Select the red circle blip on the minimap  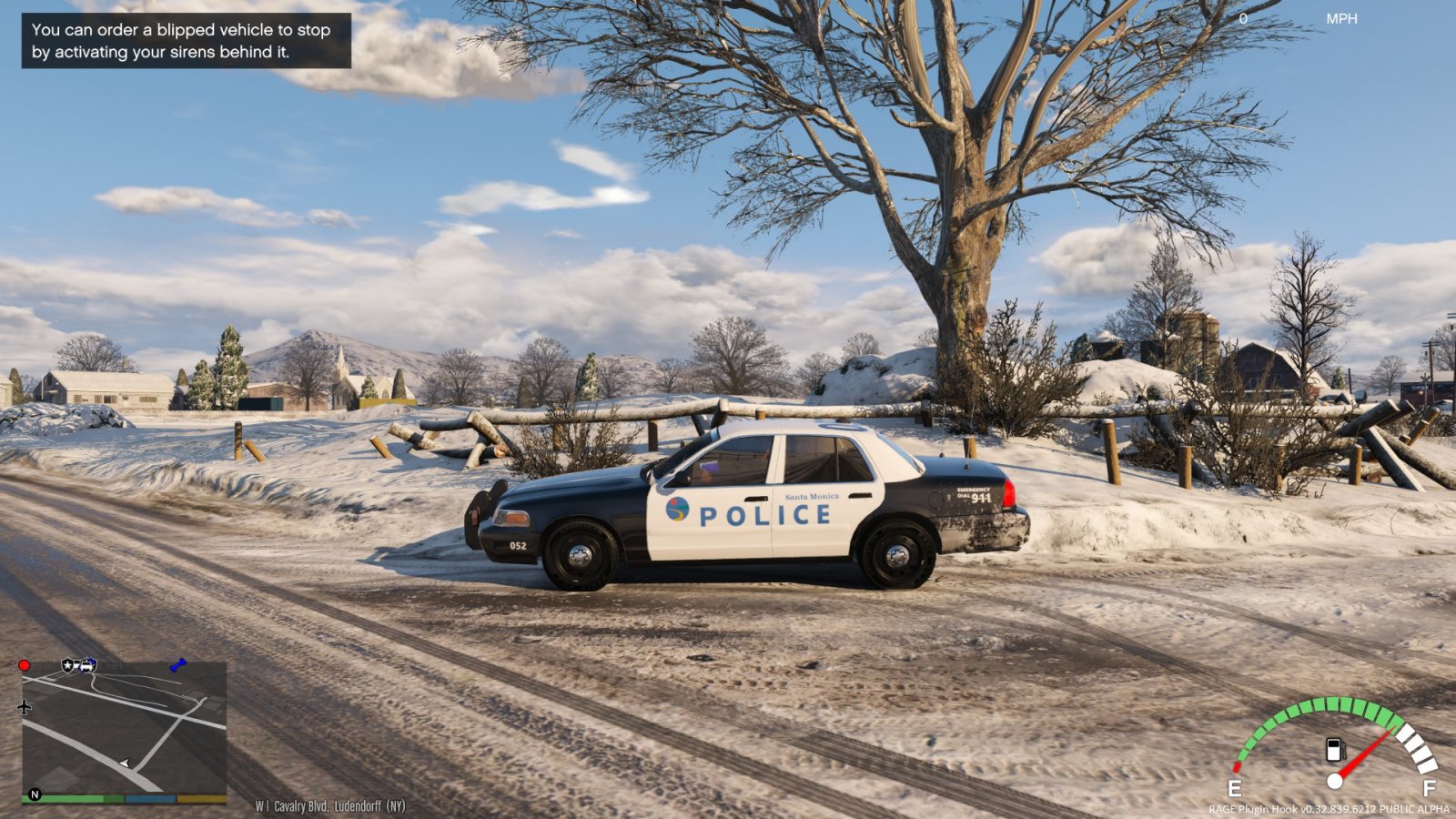[x=25, y=665]
